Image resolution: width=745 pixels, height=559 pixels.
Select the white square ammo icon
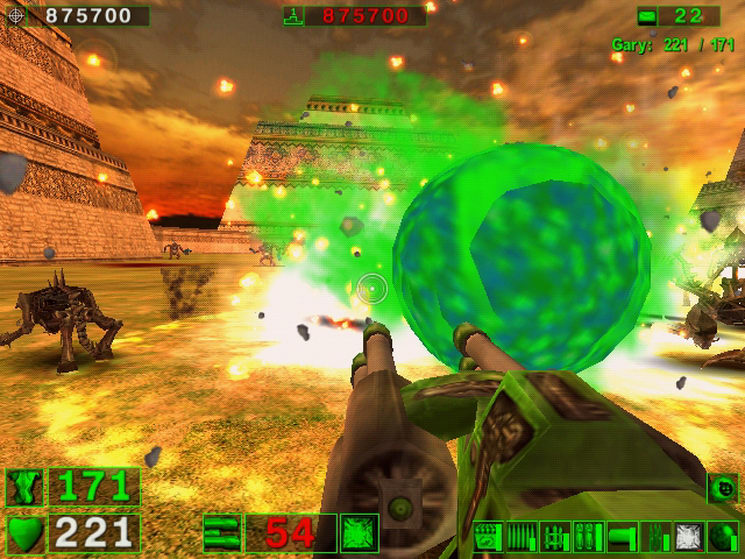[x=688, y=537]
